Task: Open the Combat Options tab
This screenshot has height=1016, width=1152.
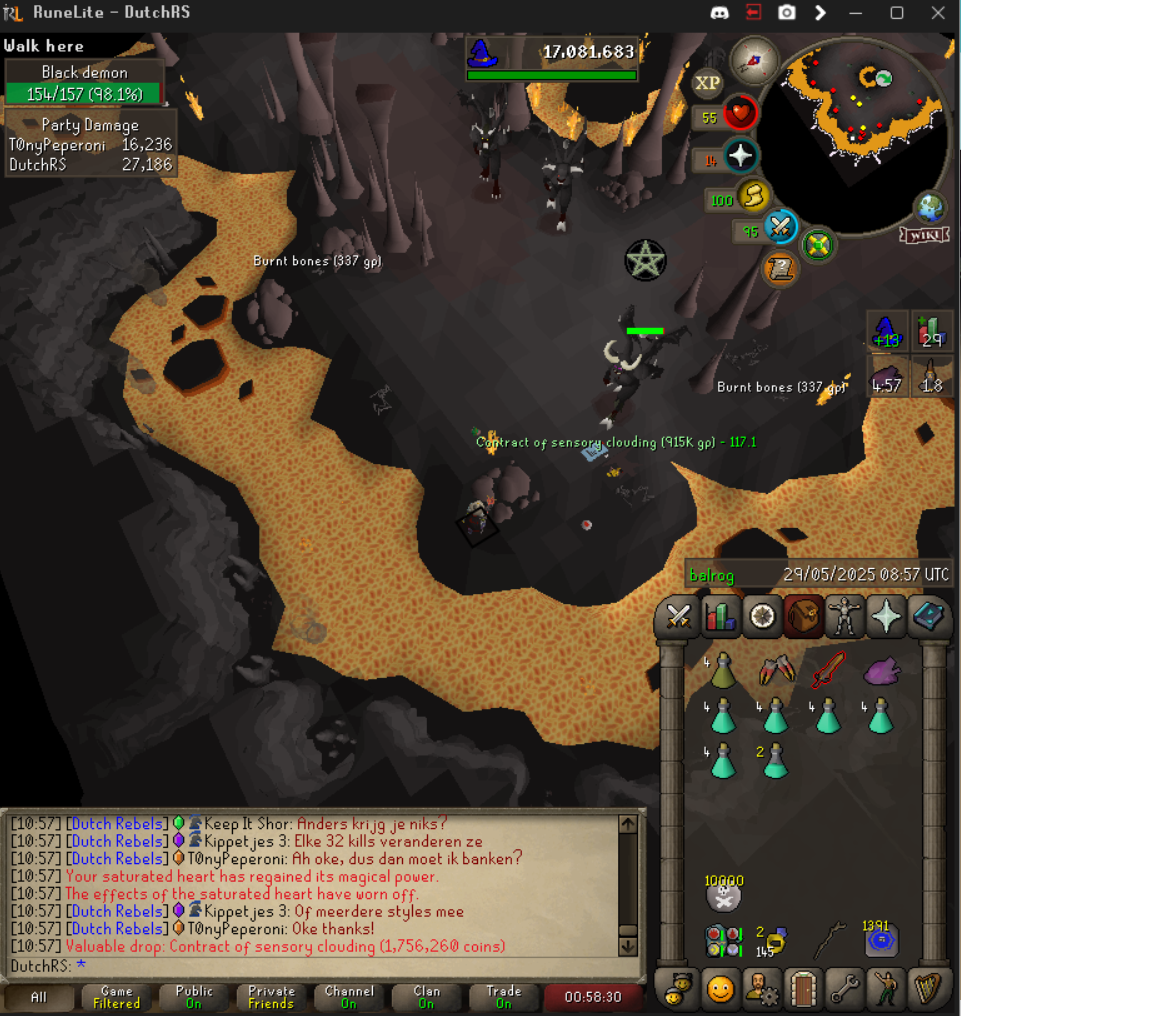Action: click(x=679, y=616)
